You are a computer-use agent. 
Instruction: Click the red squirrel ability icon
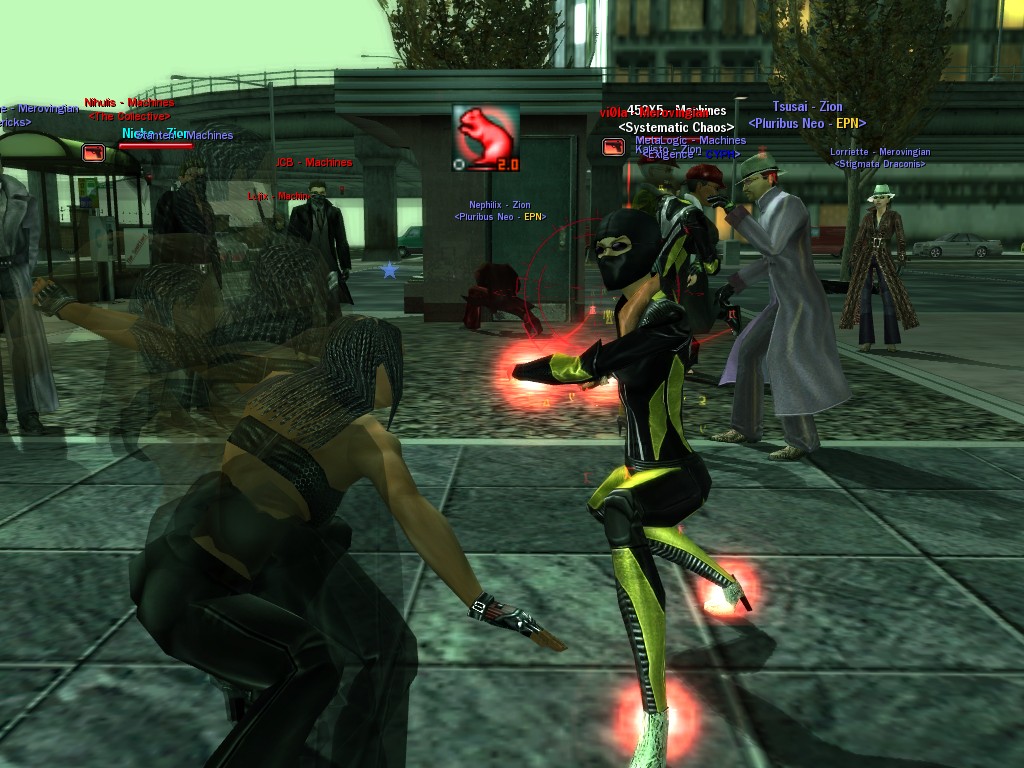click(x=485, y=138)
